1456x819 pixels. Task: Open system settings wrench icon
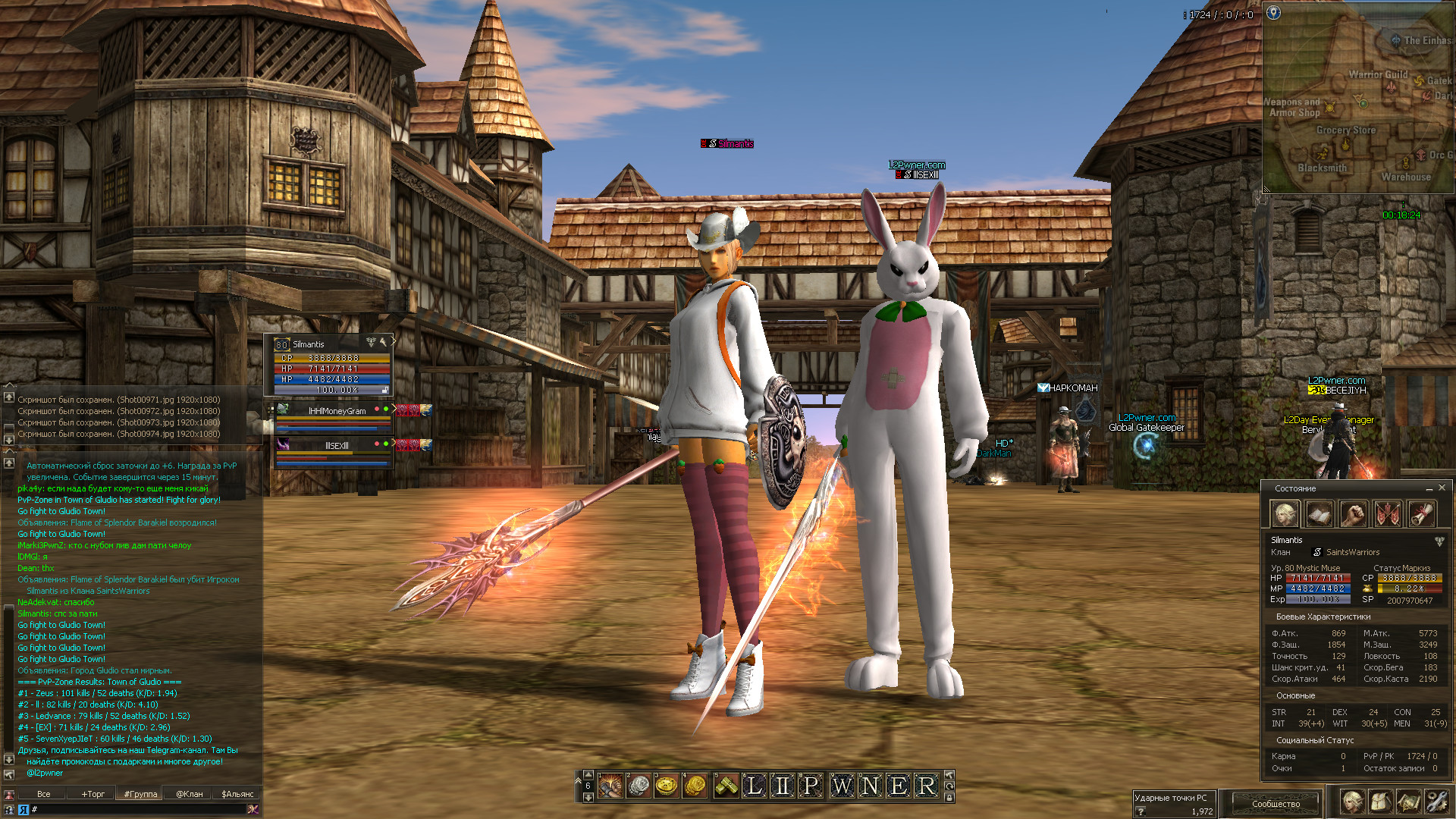[x=1436, y=802]
